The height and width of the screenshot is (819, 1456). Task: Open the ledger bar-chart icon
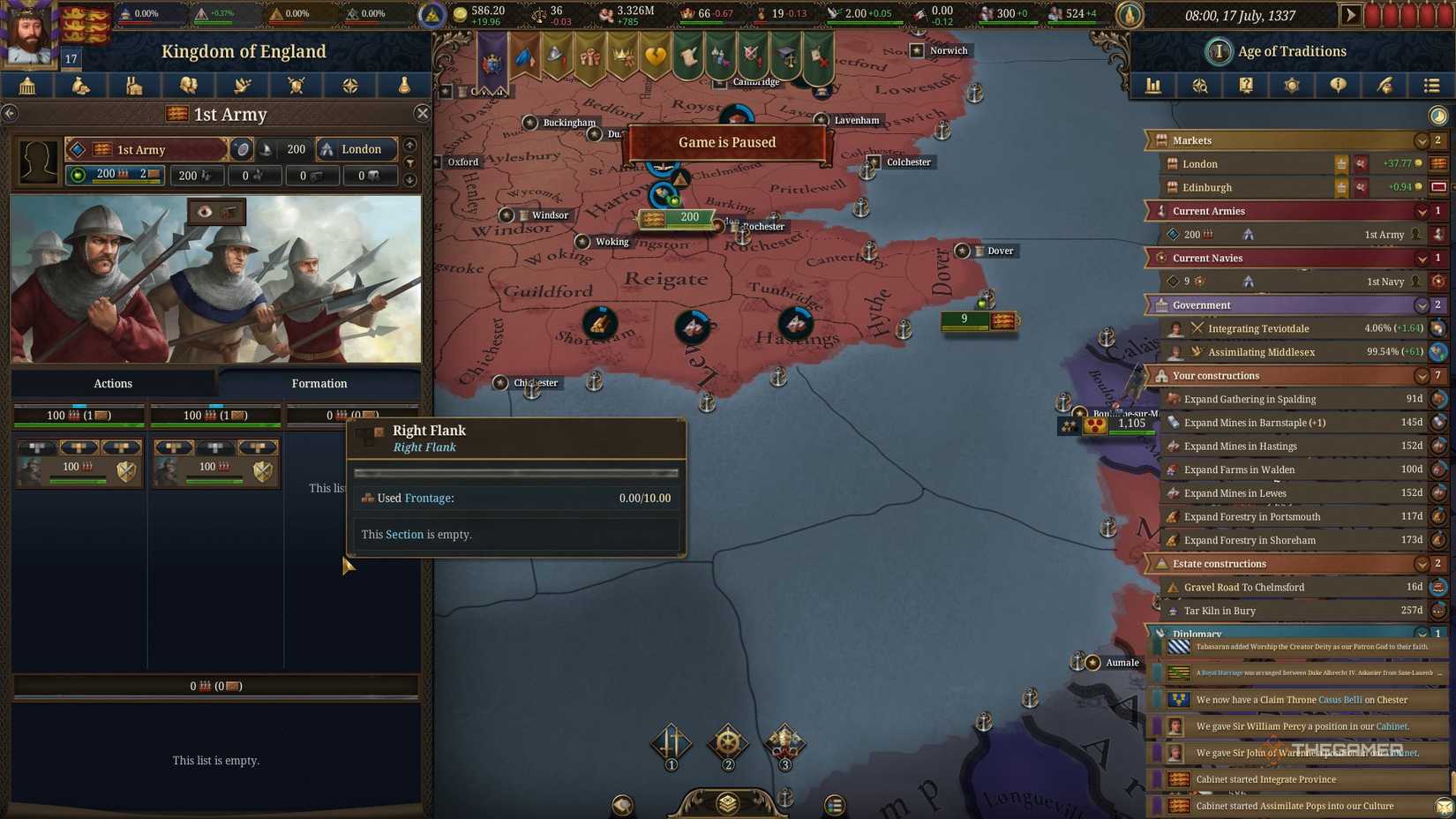(1153, 86)
